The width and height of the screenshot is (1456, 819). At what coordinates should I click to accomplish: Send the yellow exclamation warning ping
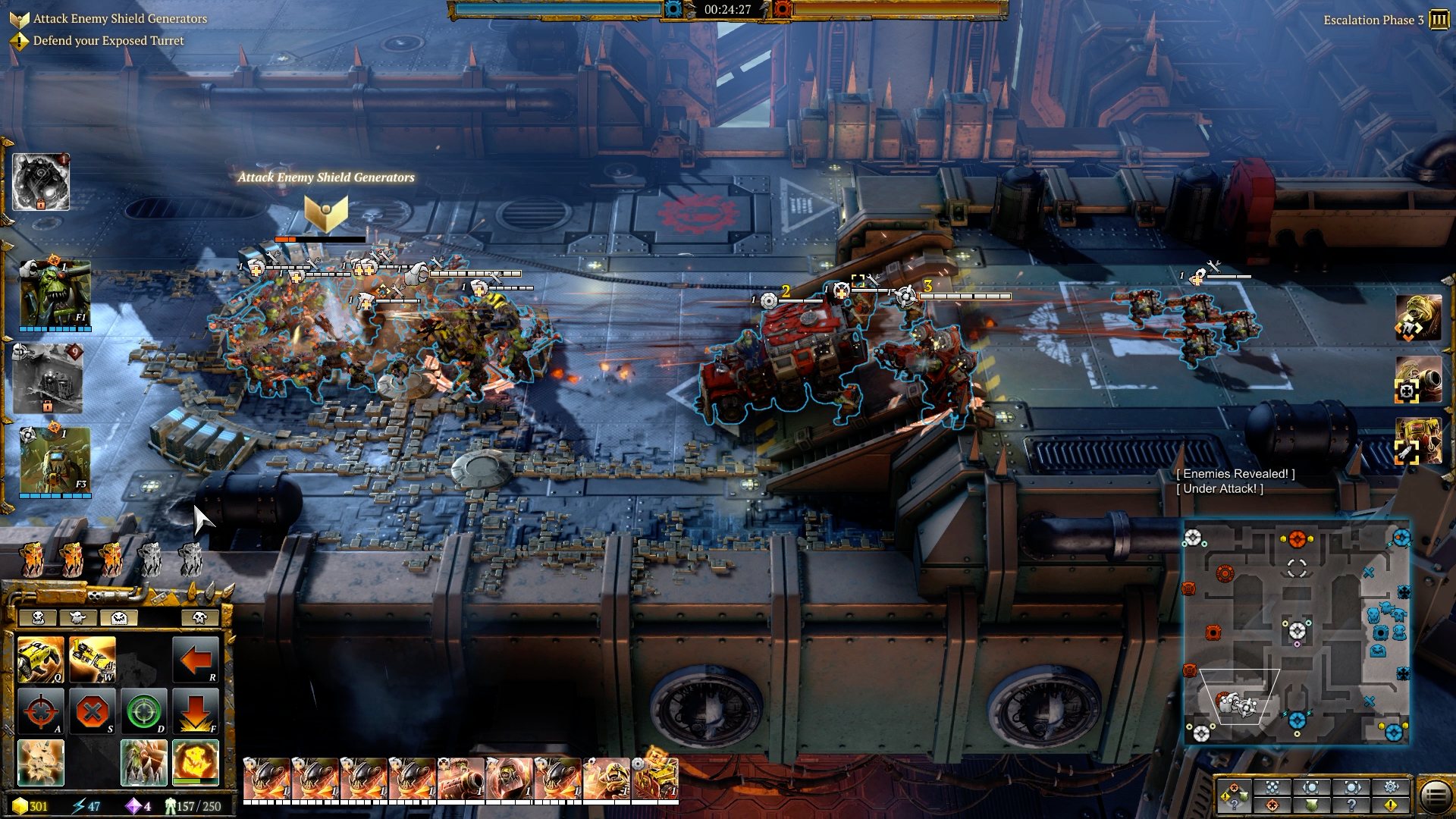click(1391, 805)
